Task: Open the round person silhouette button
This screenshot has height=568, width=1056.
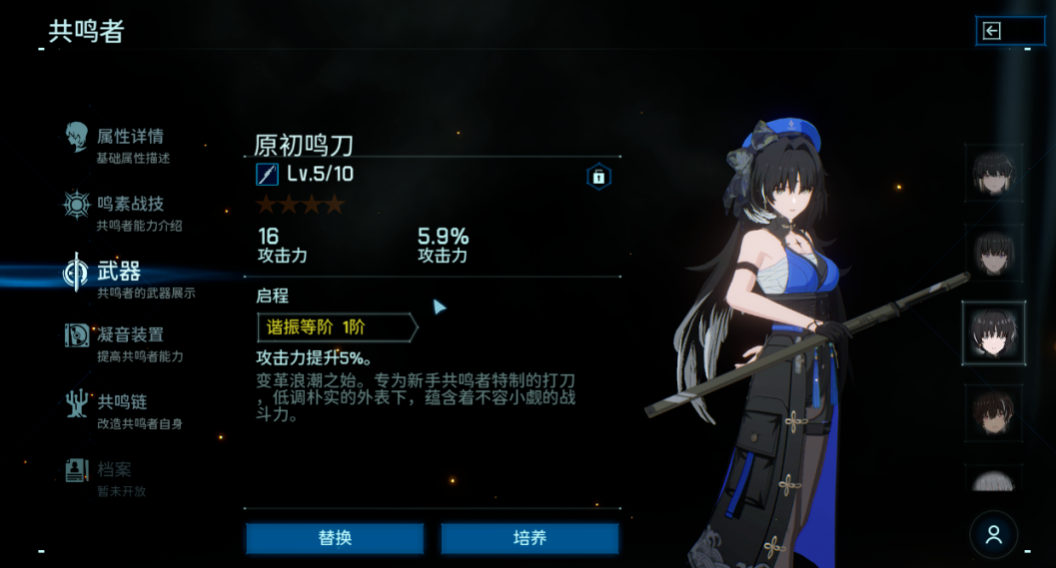Action: (x=993, y=534)
